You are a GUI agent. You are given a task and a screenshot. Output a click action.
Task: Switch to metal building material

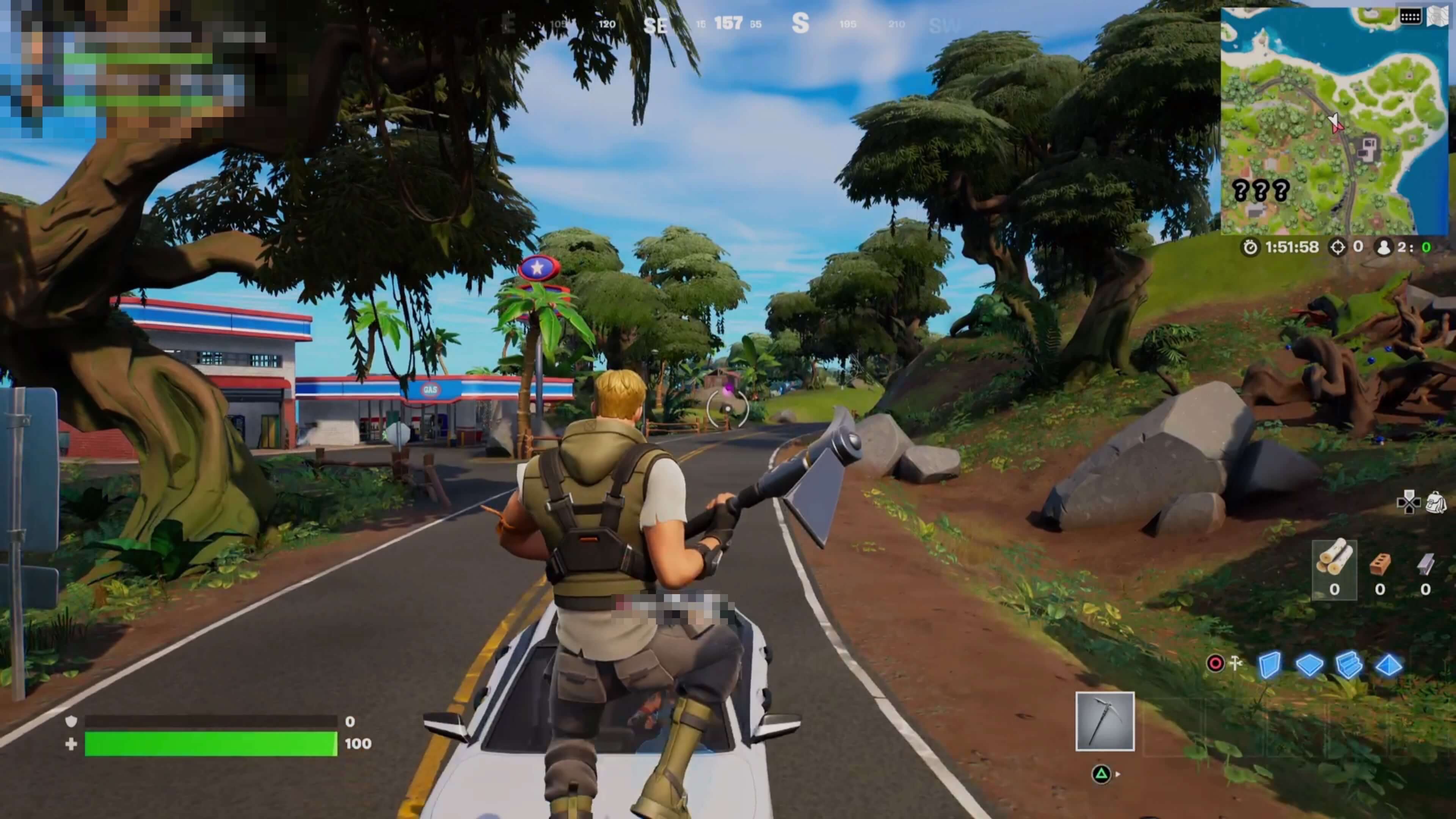point(1425,569)
